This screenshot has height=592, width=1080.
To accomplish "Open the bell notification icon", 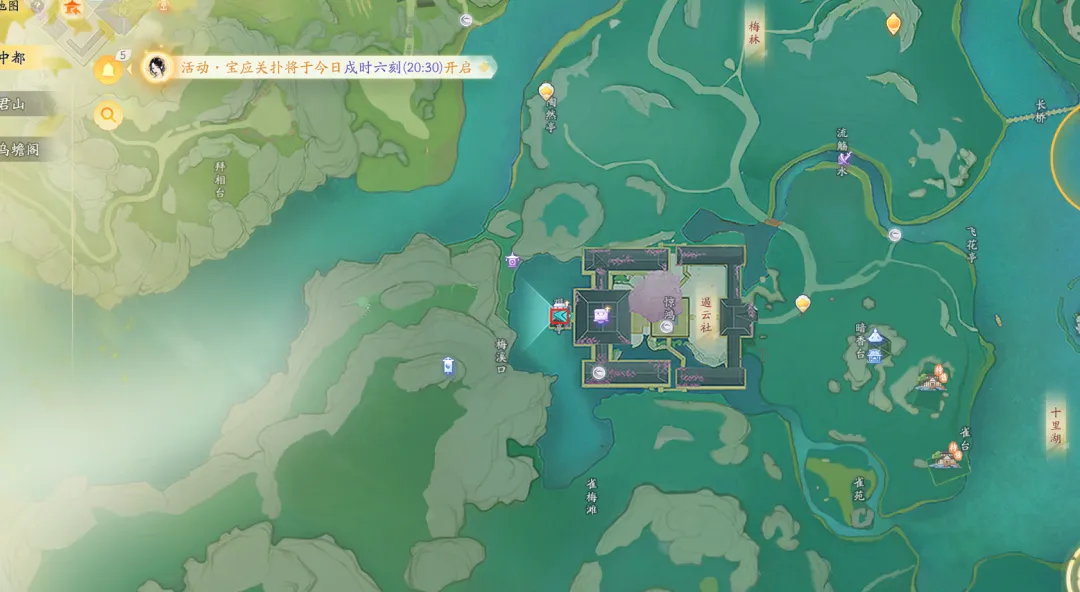I will tap(107, 69).
